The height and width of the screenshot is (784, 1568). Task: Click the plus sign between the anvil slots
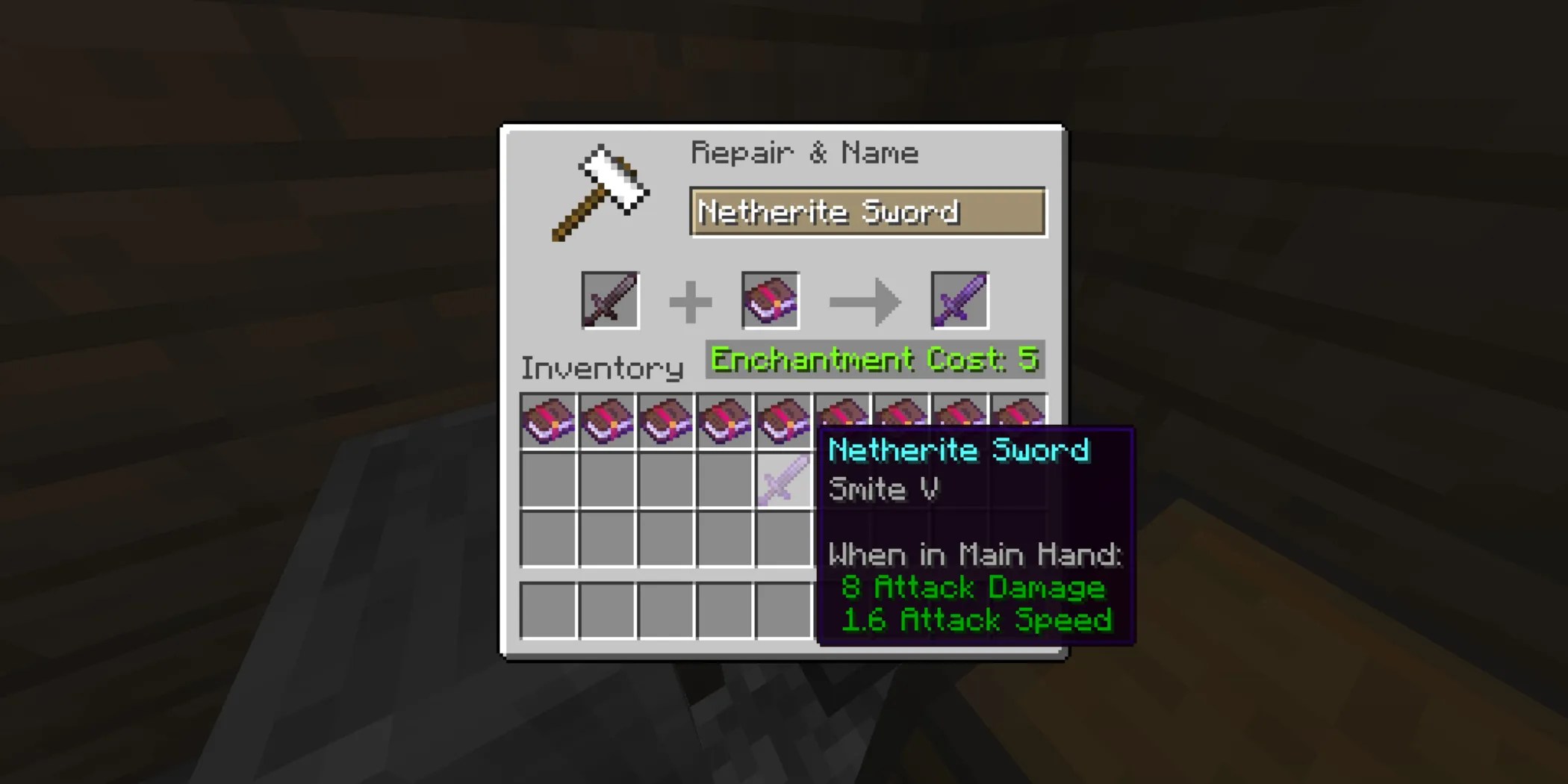(691, 300)
